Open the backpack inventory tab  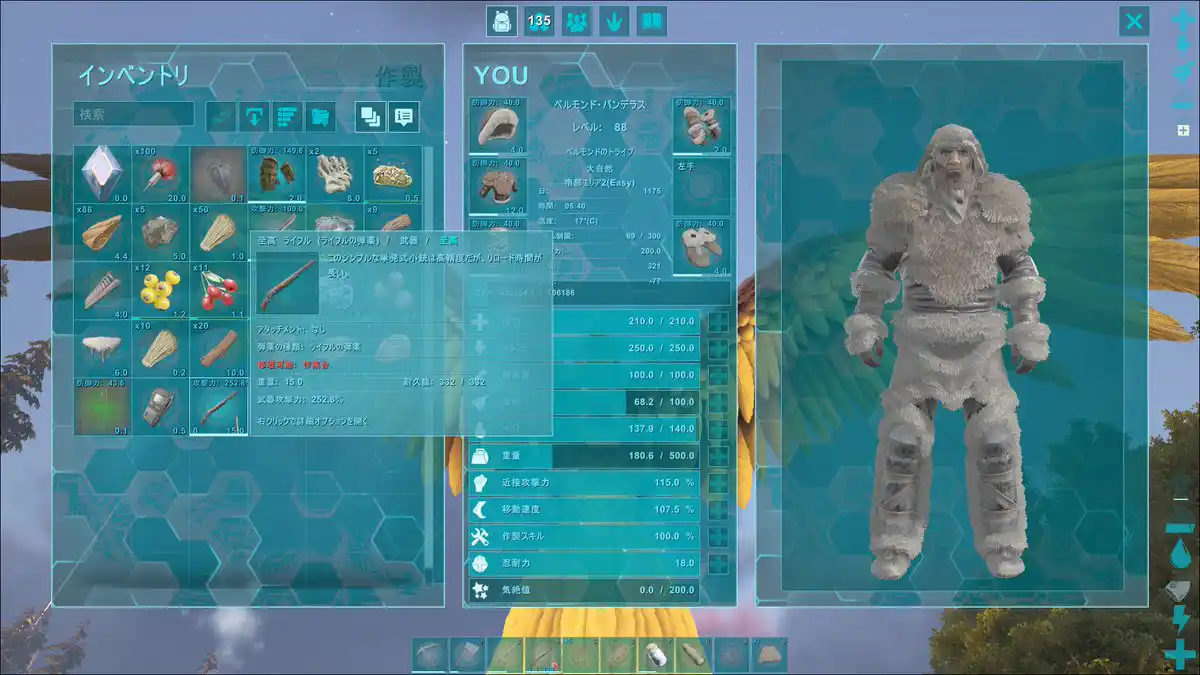(501, 21)
